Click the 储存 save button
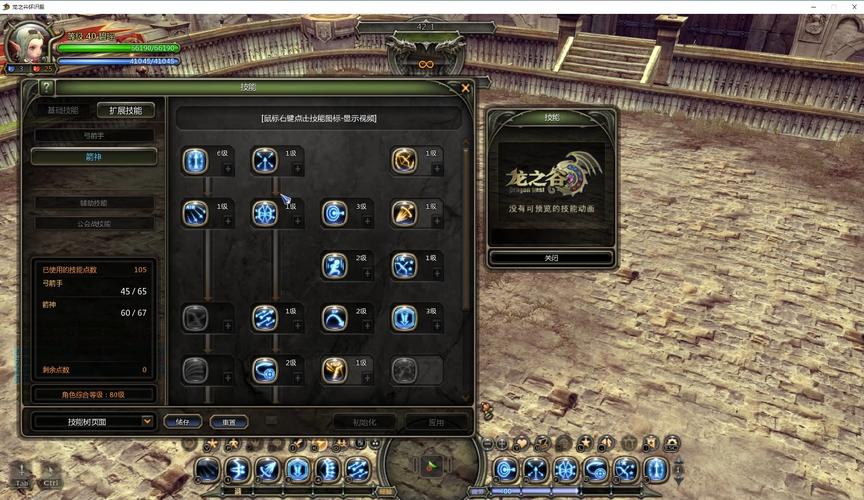This screenshot has width=864, height=500. pyautogui.click(x=183, y=422)
